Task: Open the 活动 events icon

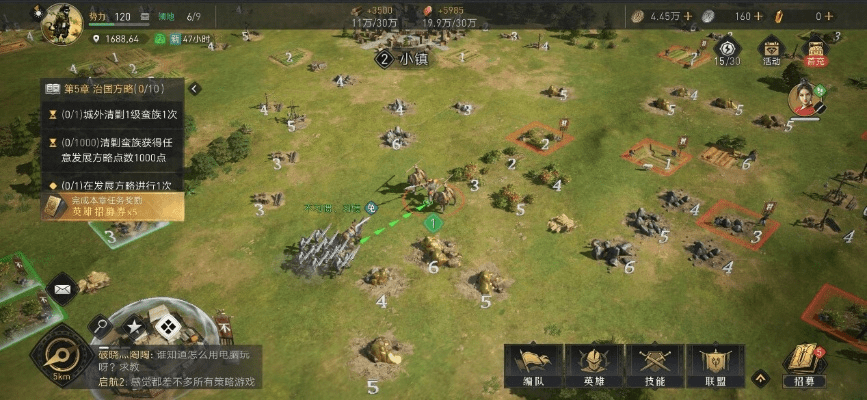Action: pos(770,51)
